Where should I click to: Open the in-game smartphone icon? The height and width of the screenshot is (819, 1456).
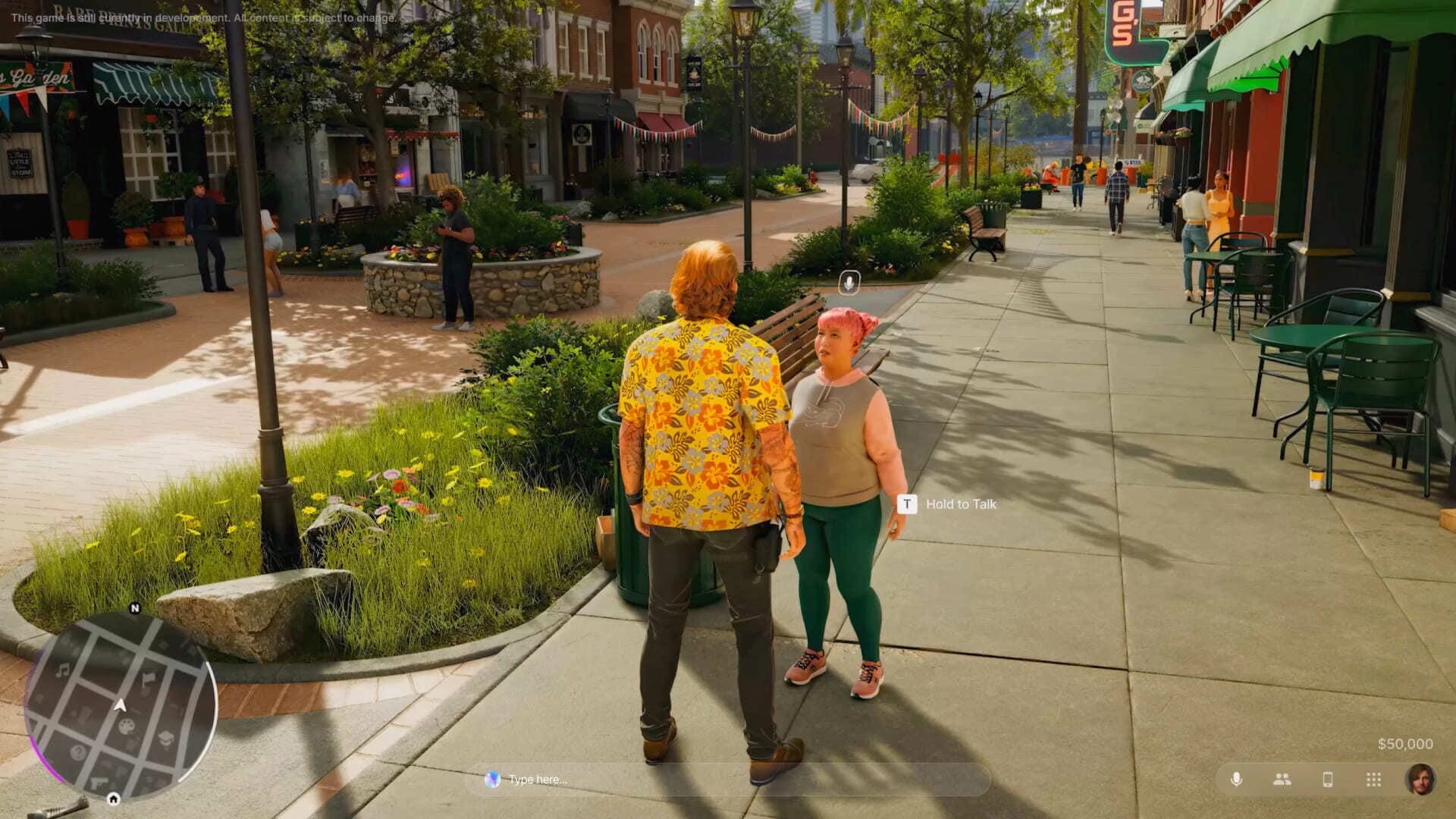1328,780
